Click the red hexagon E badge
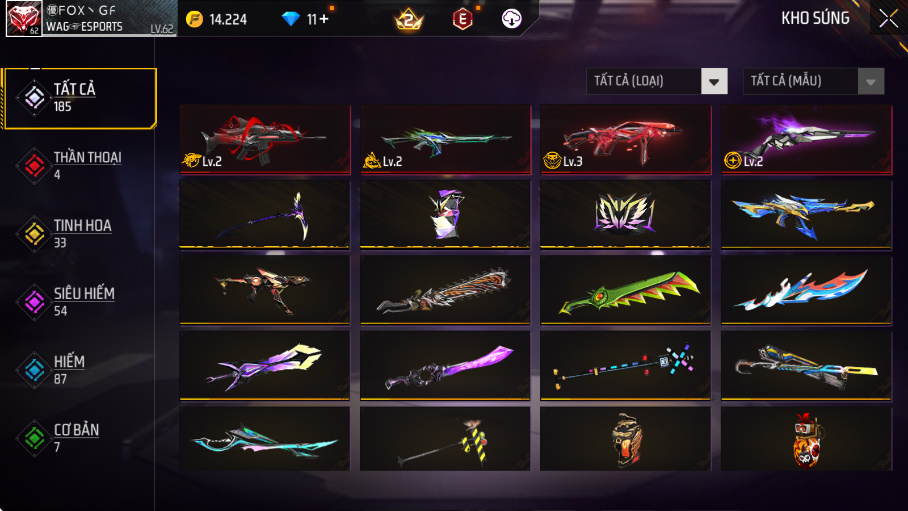Screen dimensions: 908x511 pos(462,18)
